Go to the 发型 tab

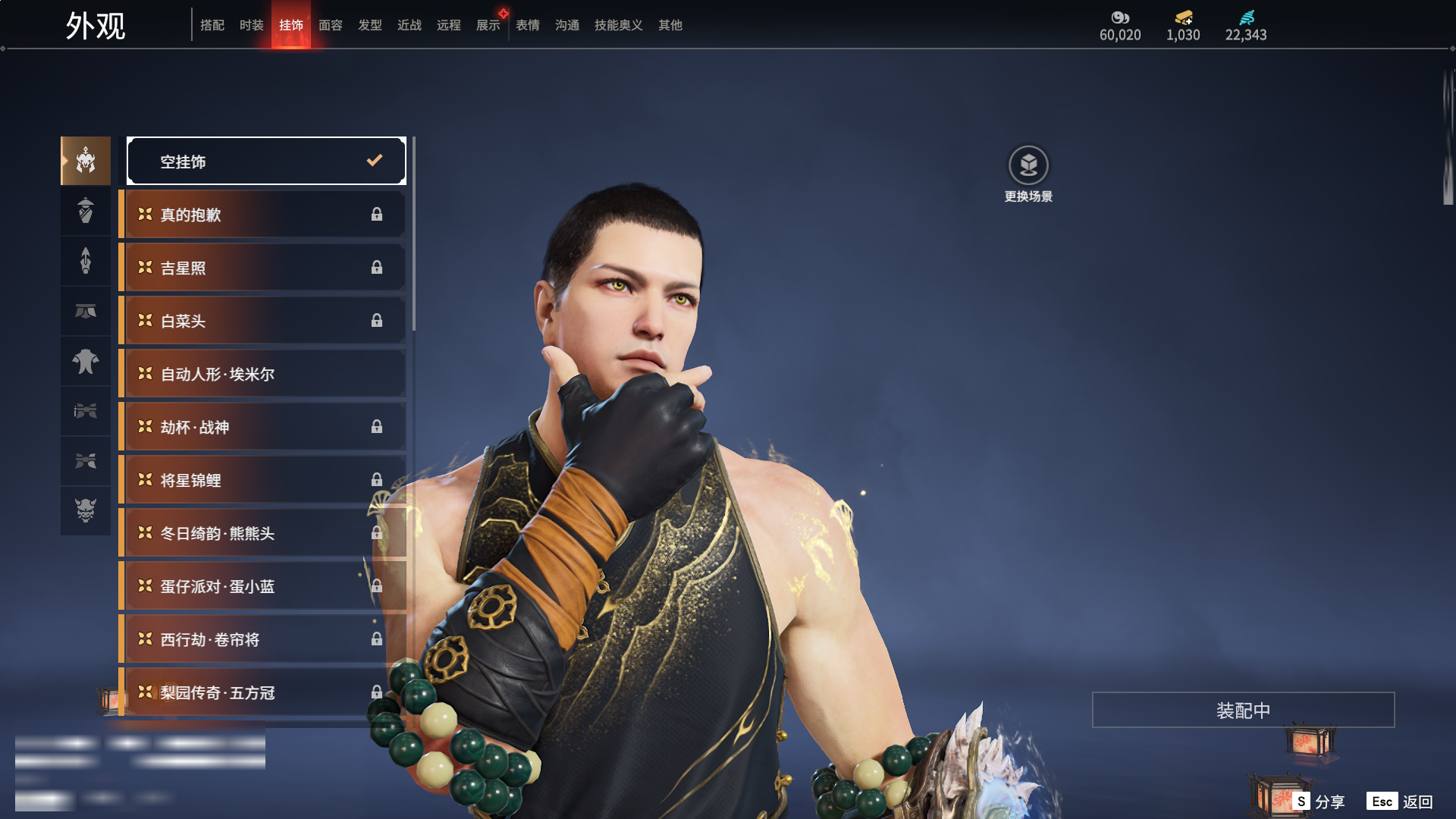(370, 25)
